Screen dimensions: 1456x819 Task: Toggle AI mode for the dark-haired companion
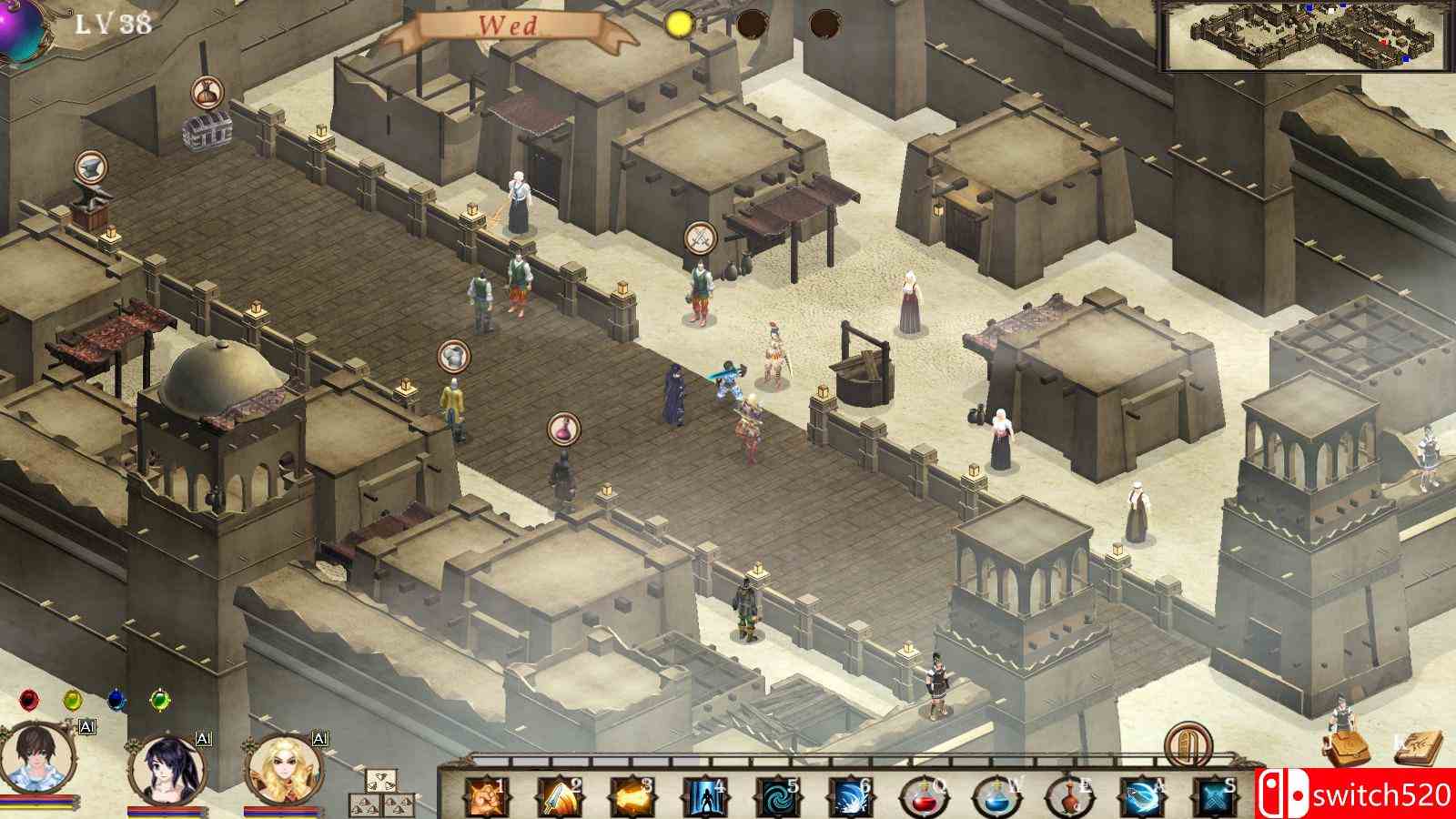coord(202,741)
